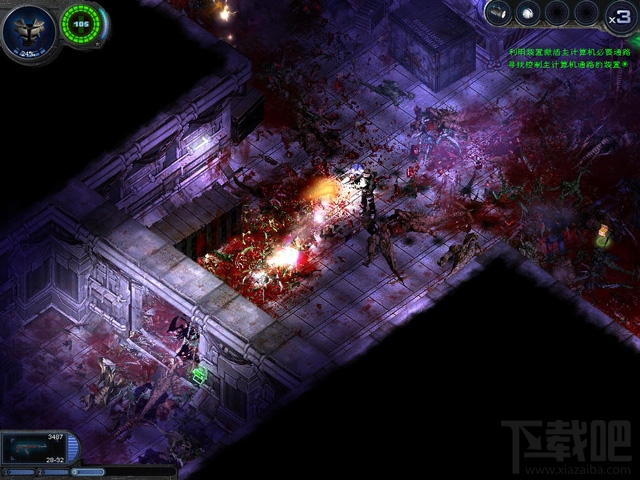Select the highlighted third weapon slot
640x480 pixels.
(88, 471)
